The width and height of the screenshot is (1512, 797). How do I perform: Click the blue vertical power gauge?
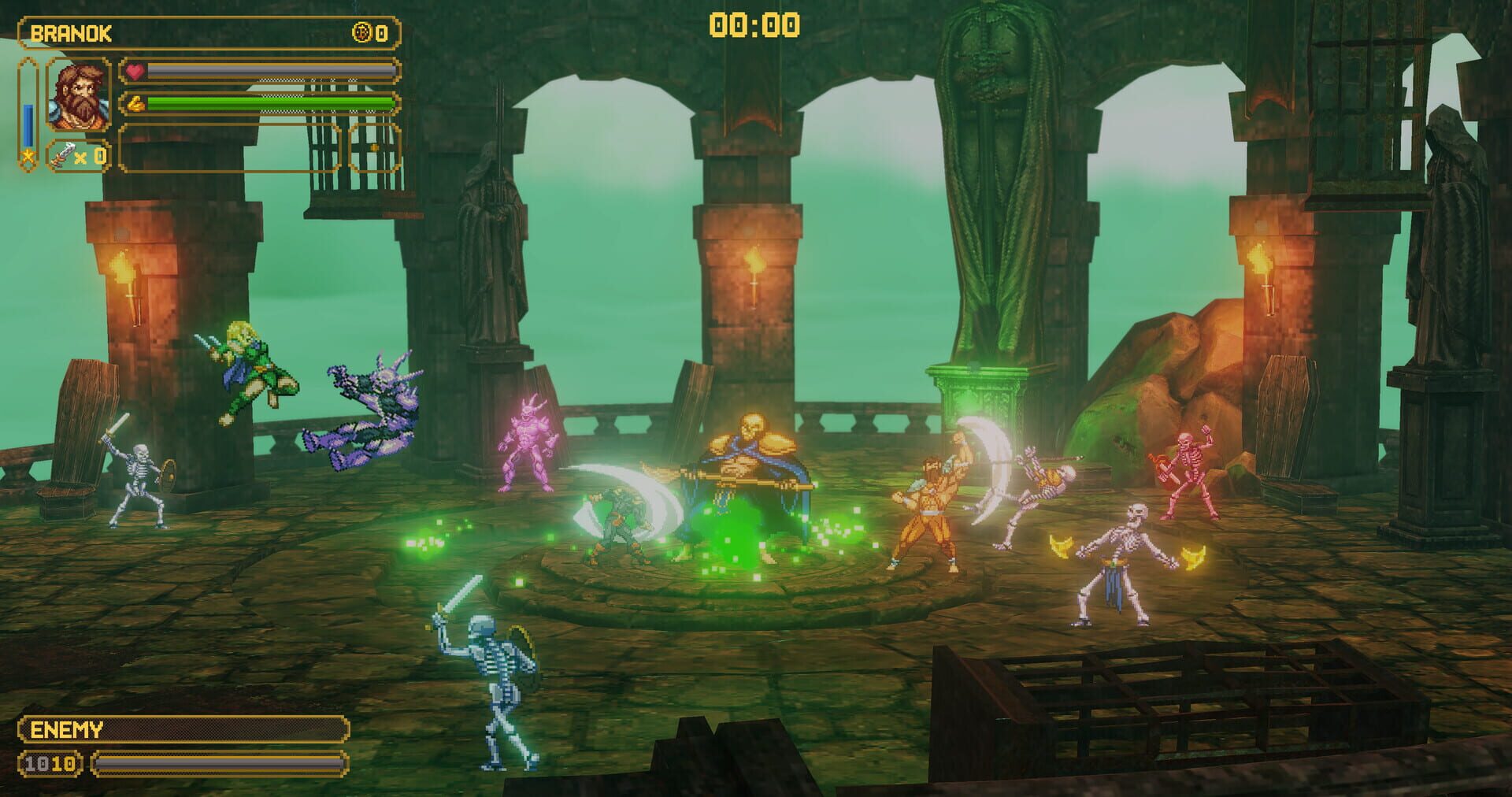28,124
